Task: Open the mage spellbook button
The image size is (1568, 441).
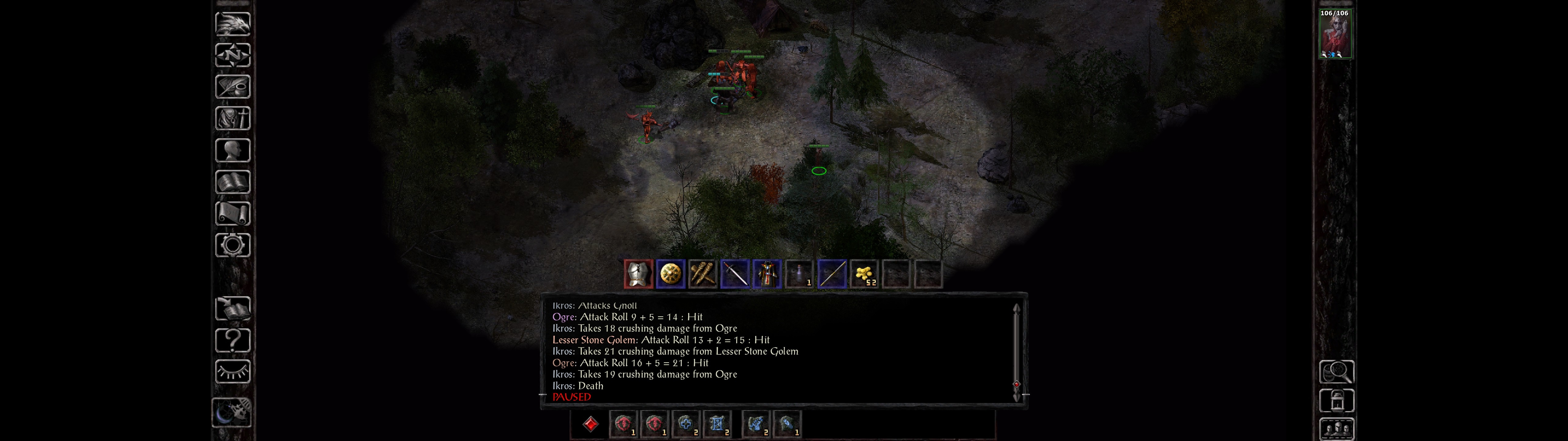Action: [x=232, y=182]
